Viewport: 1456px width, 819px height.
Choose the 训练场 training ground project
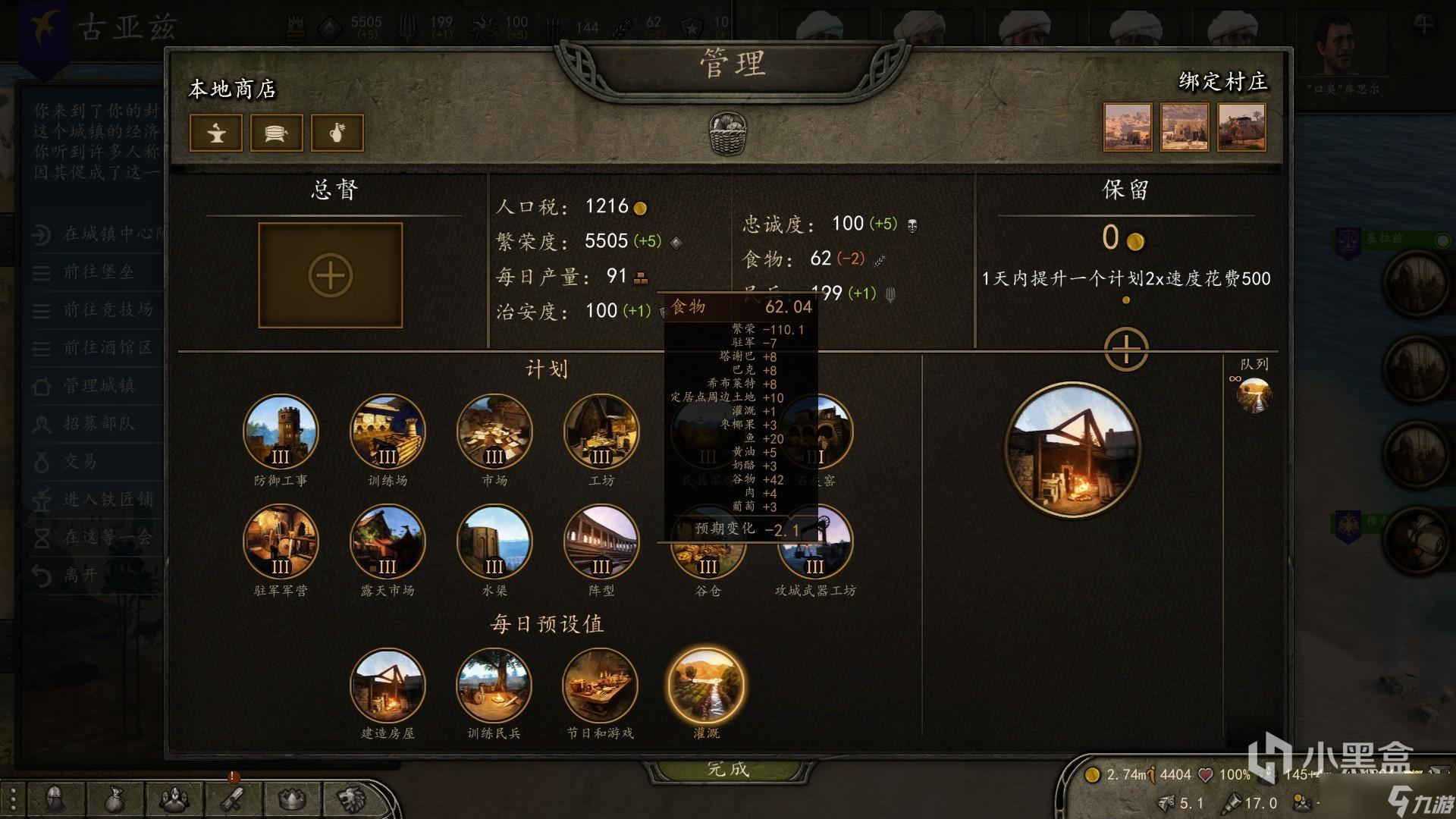pyautogui.click(x=388, y=432)
